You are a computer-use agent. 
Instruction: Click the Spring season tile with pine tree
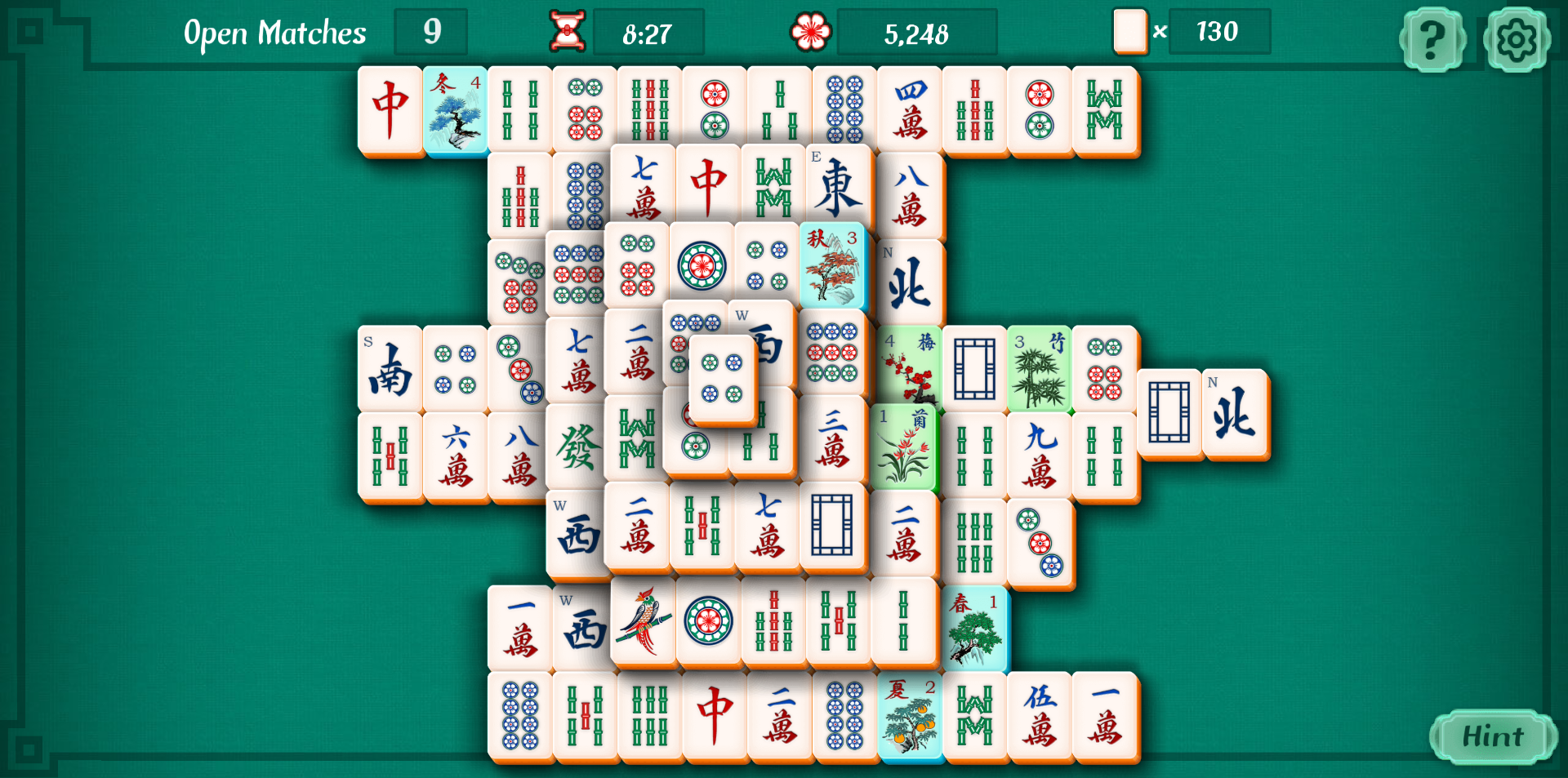[x=975, y=628]
